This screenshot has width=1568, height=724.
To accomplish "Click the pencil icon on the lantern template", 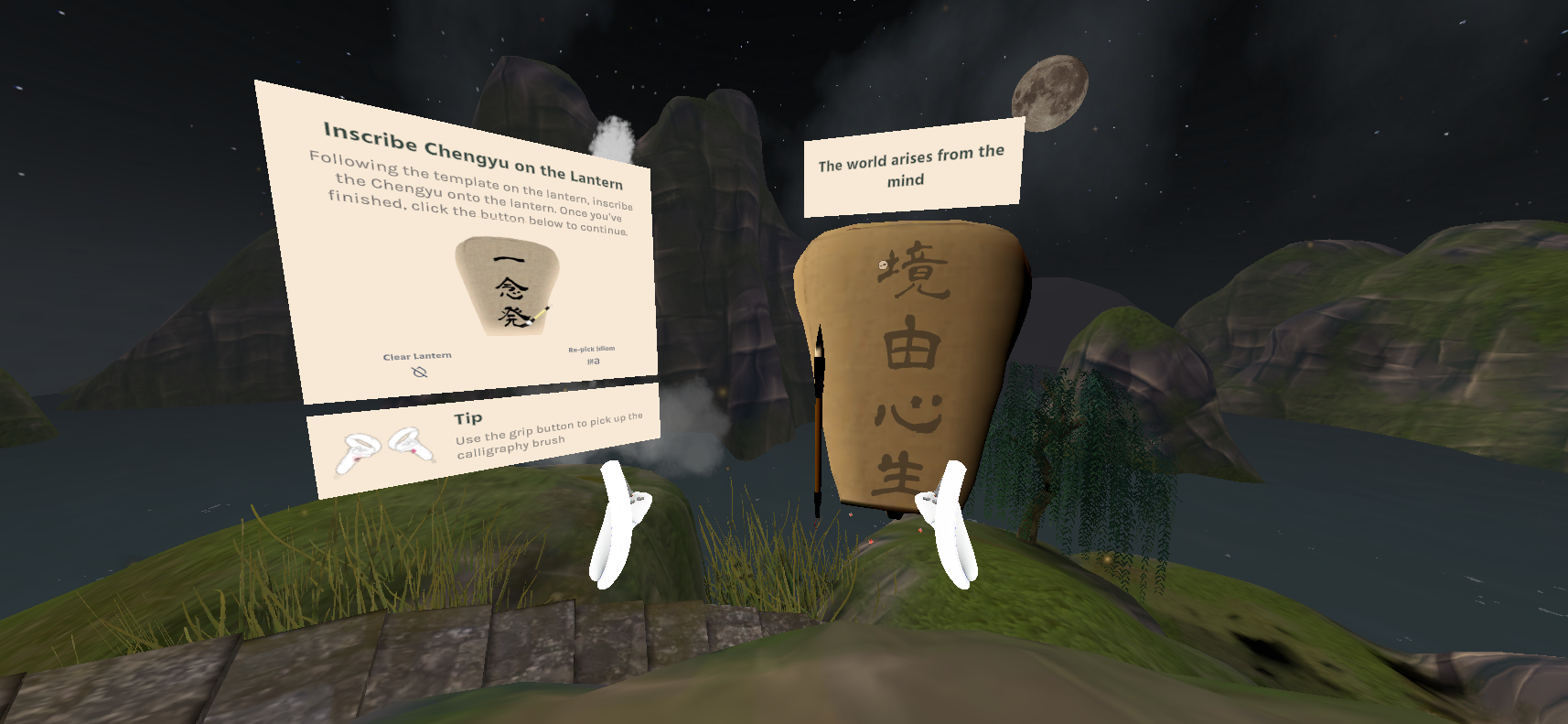I will [x=540, y=314].
